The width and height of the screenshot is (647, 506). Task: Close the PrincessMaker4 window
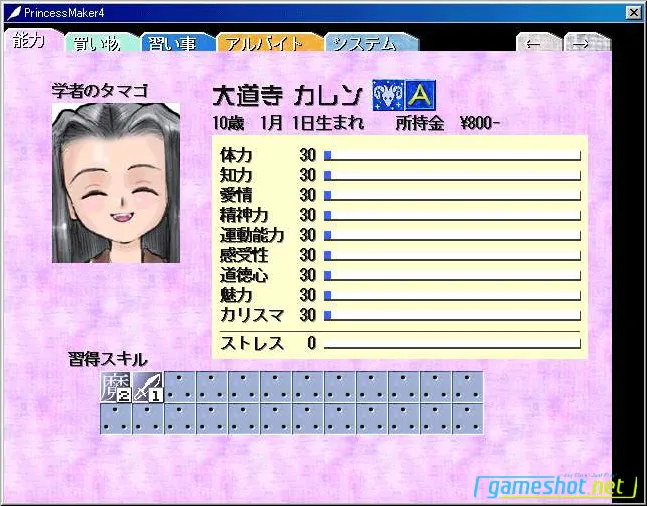[x=633, y=12]
